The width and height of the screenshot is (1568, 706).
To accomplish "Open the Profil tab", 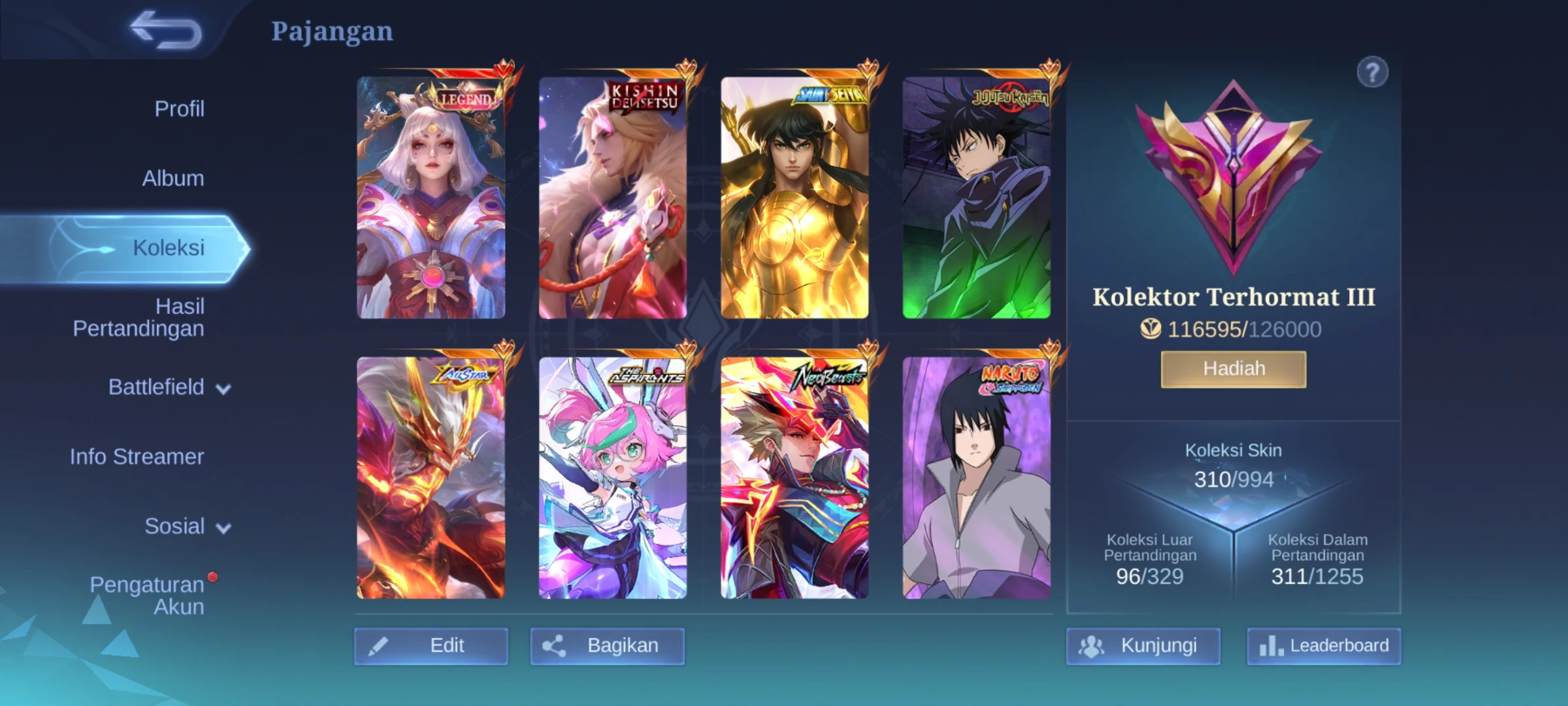I will click(x=179, y=109).
